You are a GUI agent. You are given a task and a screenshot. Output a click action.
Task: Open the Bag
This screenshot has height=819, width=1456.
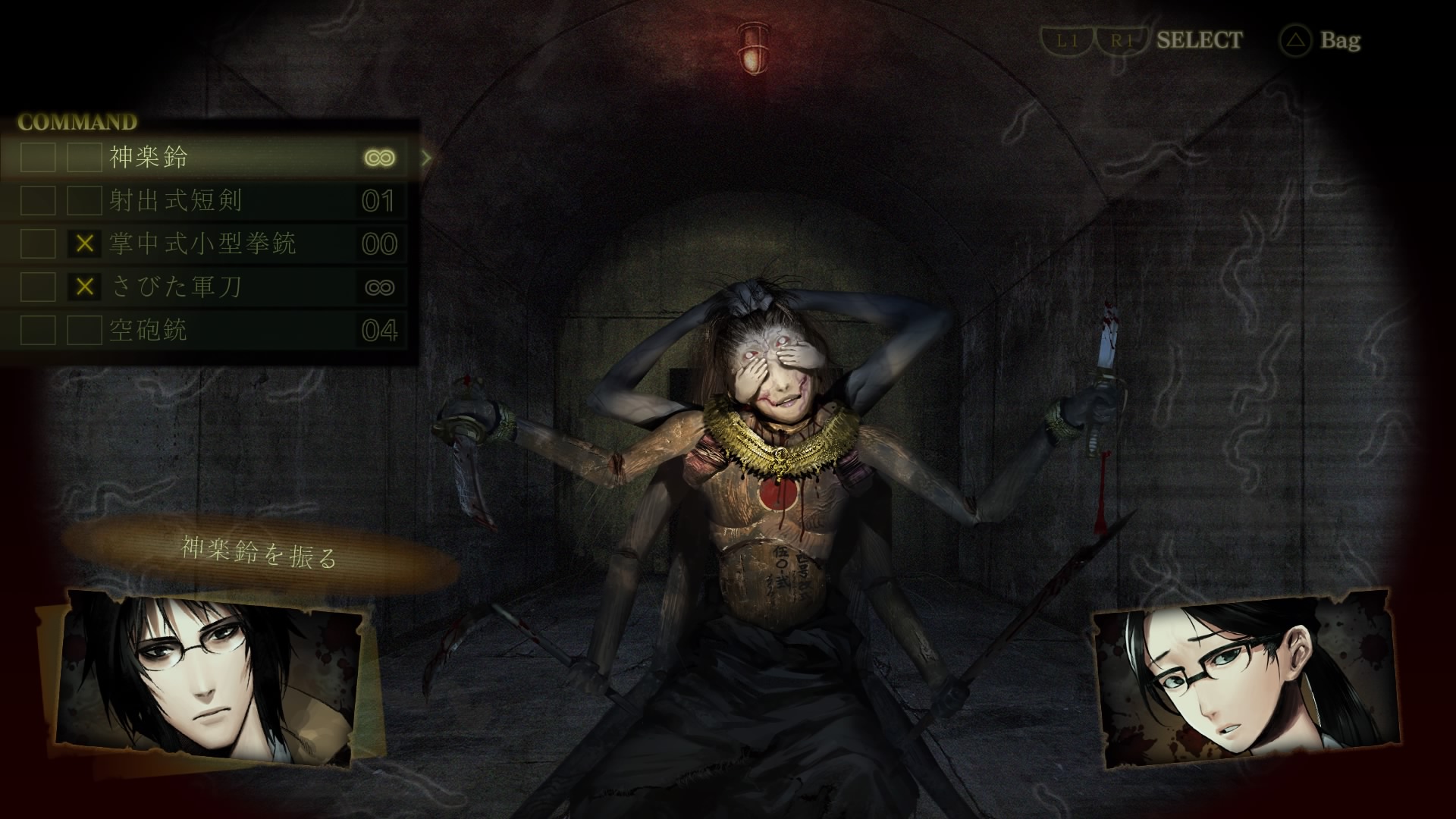tap(1322, 40)
